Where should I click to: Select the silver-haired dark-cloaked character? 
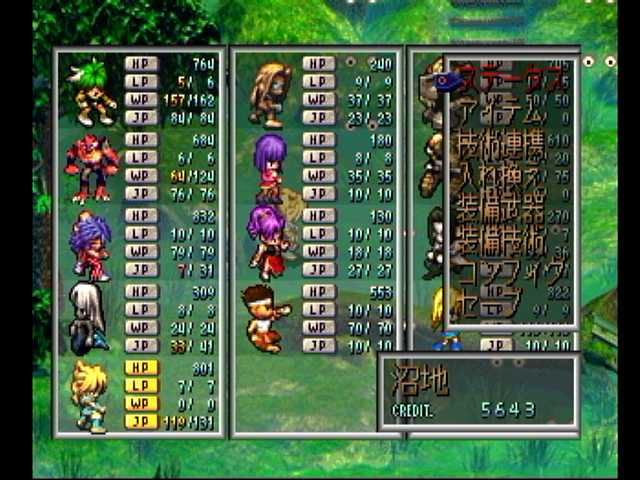[x=87, y=318]
